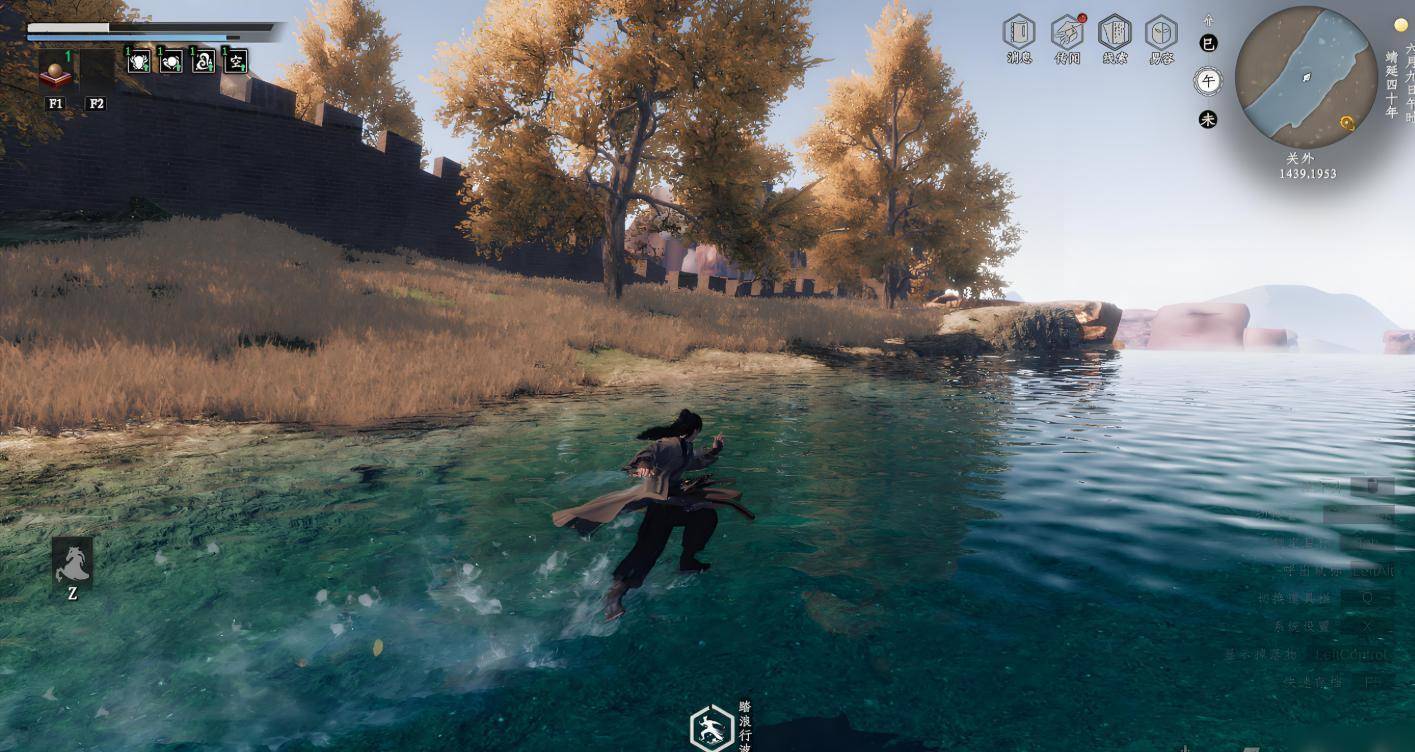Summon the horse mount icon
The image size is (1415, 752).
(72, 562)
